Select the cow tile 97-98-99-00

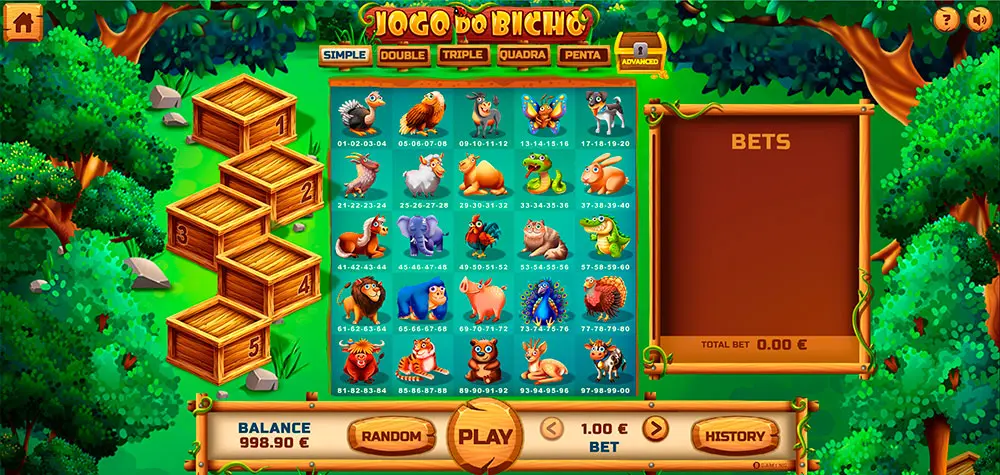click(x=603, y=363)
